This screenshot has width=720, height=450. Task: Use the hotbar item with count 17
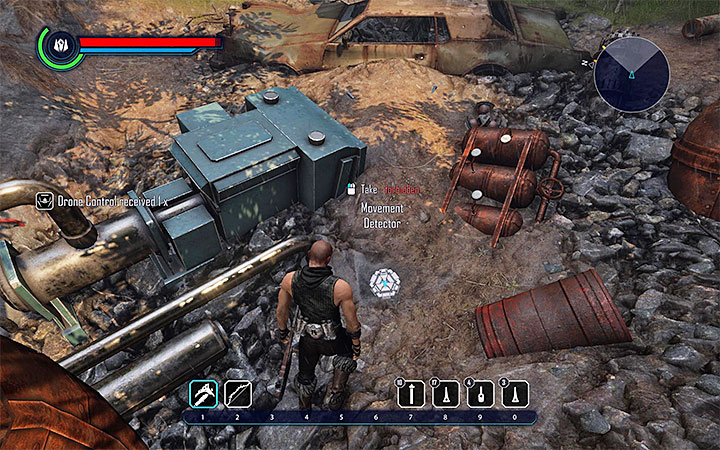coord(444,395)
